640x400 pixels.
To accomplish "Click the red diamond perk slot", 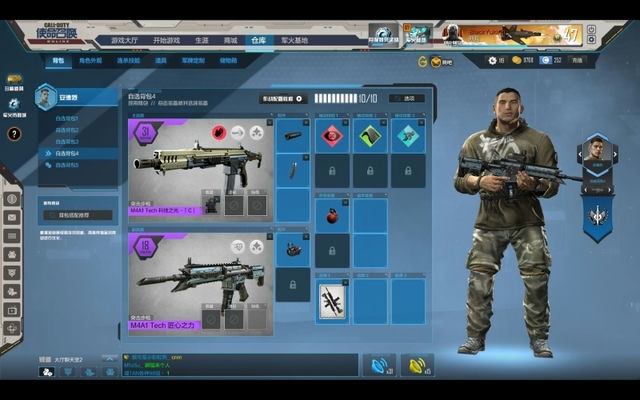I will point(332,137).
